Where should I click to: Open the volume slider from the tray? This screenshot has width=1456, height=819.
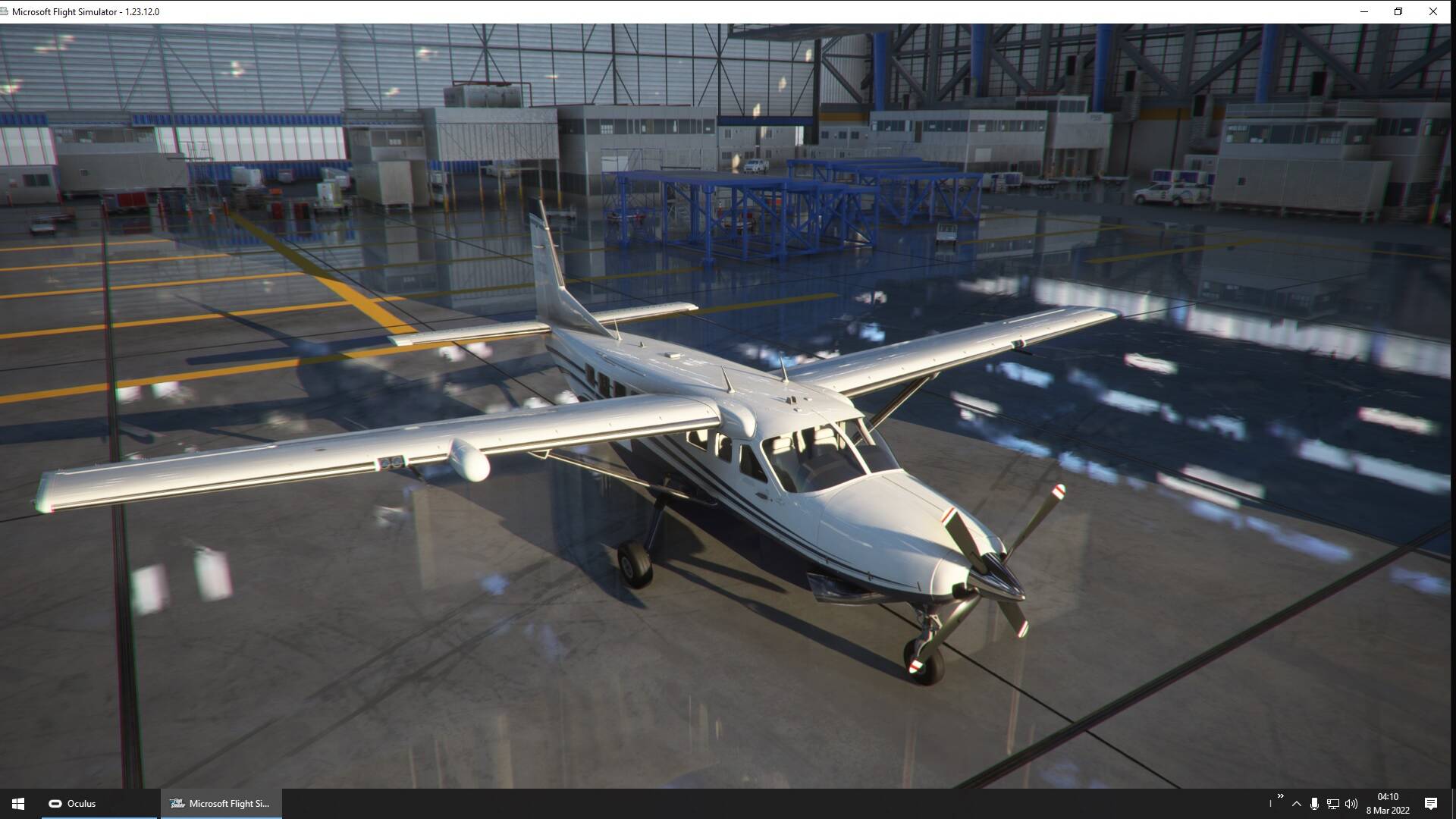click(x=1352, y=803)
